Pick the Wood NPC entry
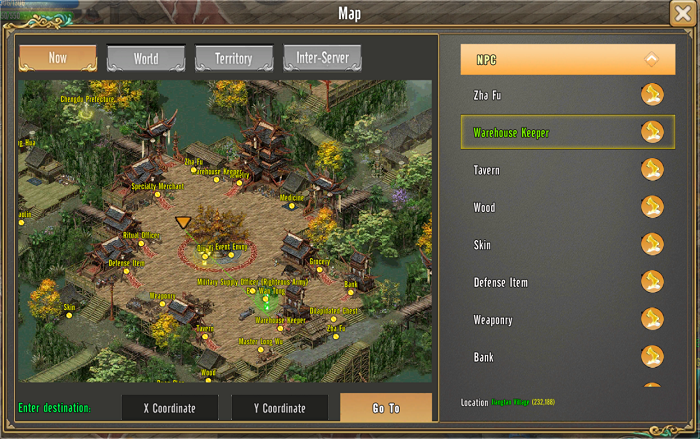The image size is (700, 439). tap(567, 207)
